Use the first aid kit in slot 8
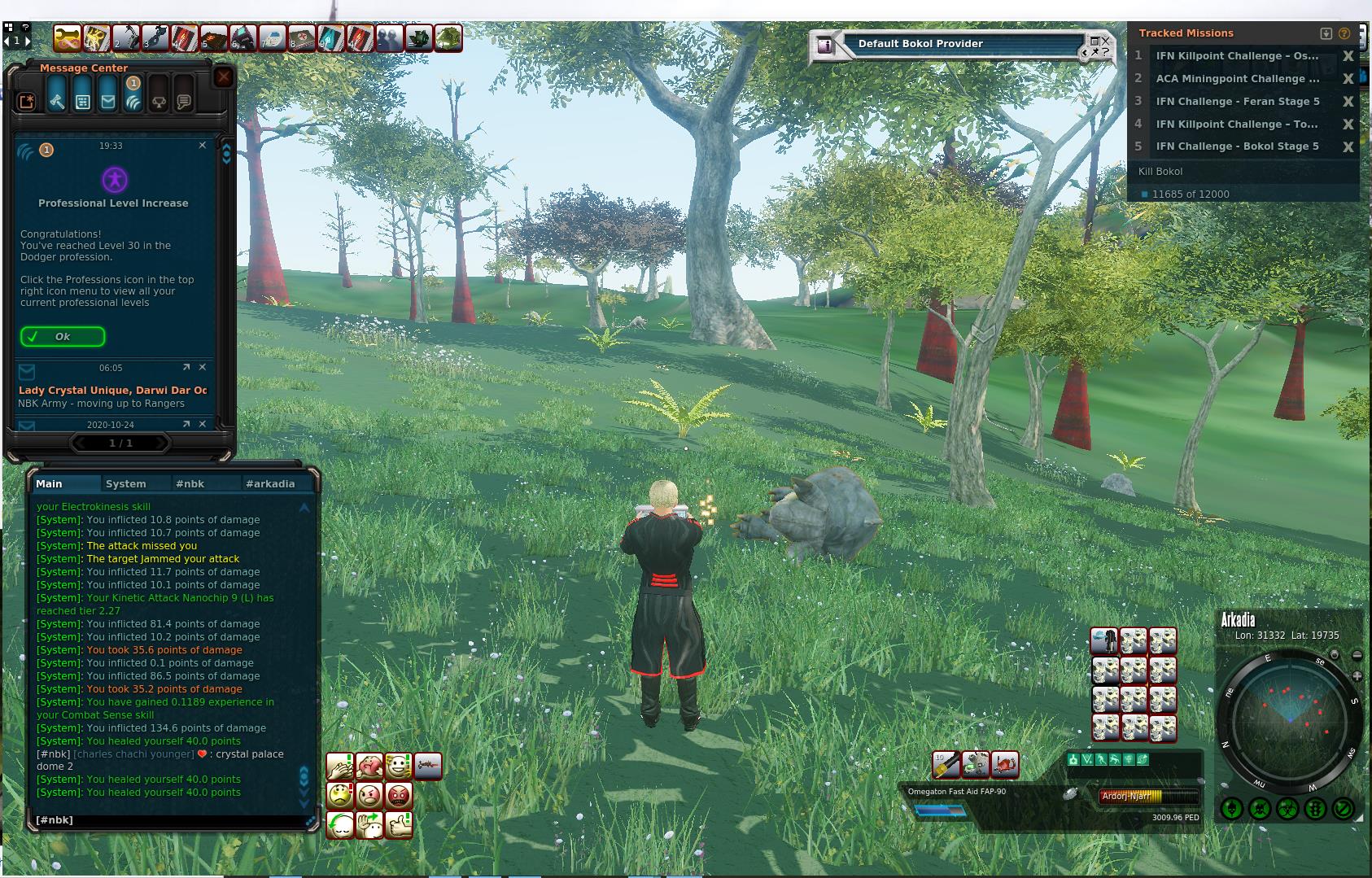Viewport: 1372px width, 878px height. tap(302, 38)
